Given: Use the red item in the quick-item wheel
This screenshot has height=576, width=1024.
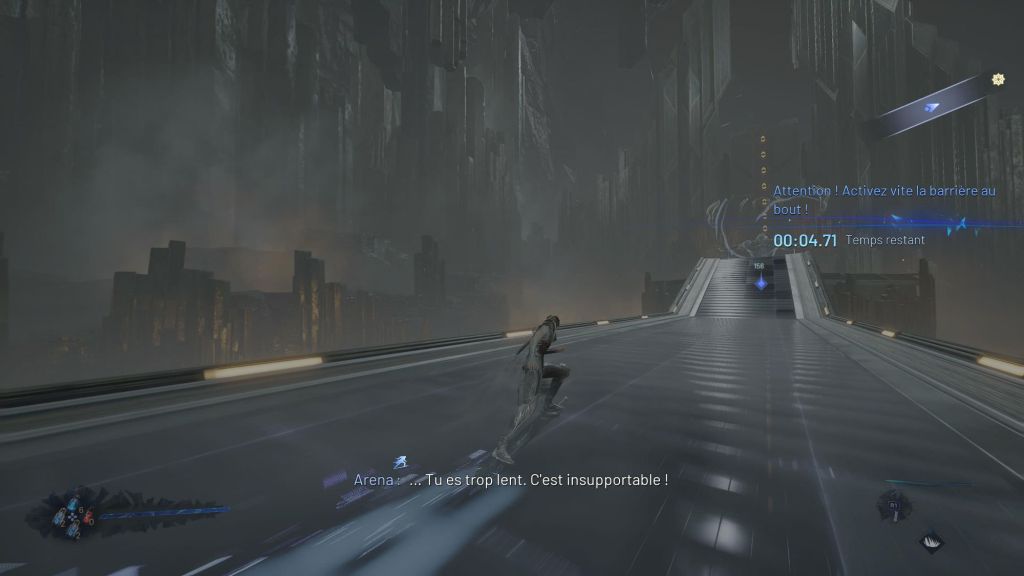Looking at the screenshot, I should tap(88, 517).
